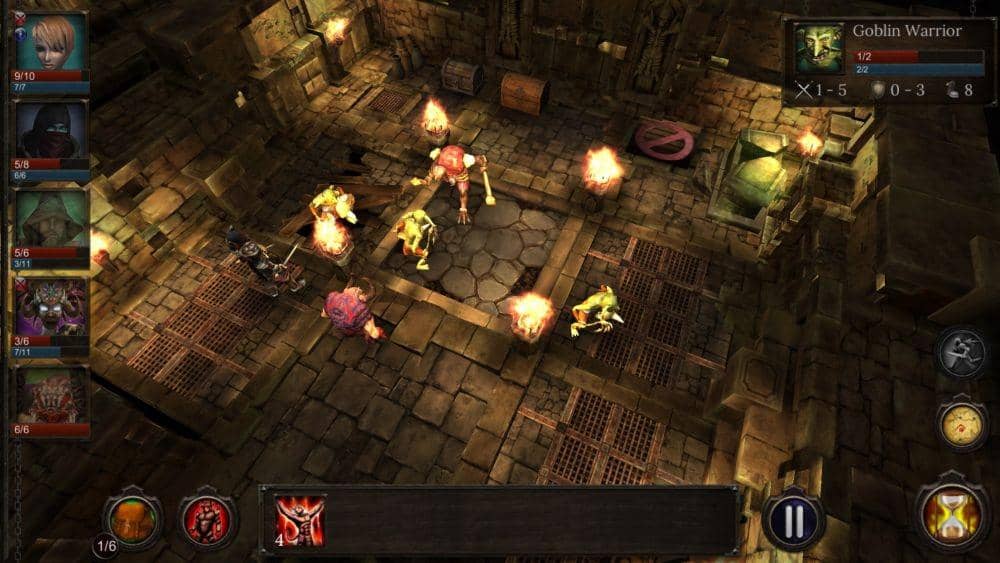
Task: Select the masked rogue portrait
Action: pos(52,130)
